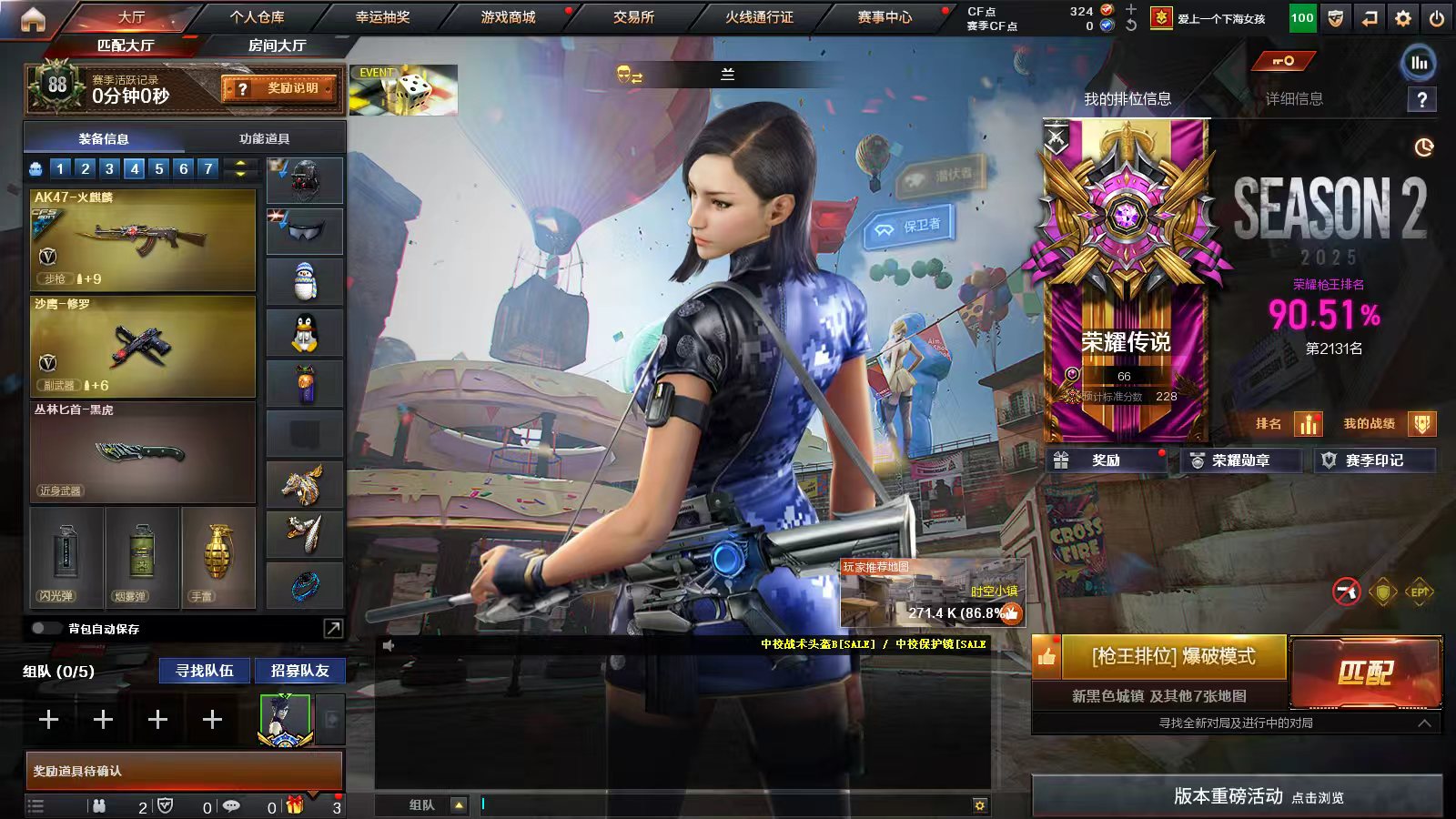This screenshot has height=819, width=1456.
Task: Open the 游戏商城 shop
Action: pos(508,17)
